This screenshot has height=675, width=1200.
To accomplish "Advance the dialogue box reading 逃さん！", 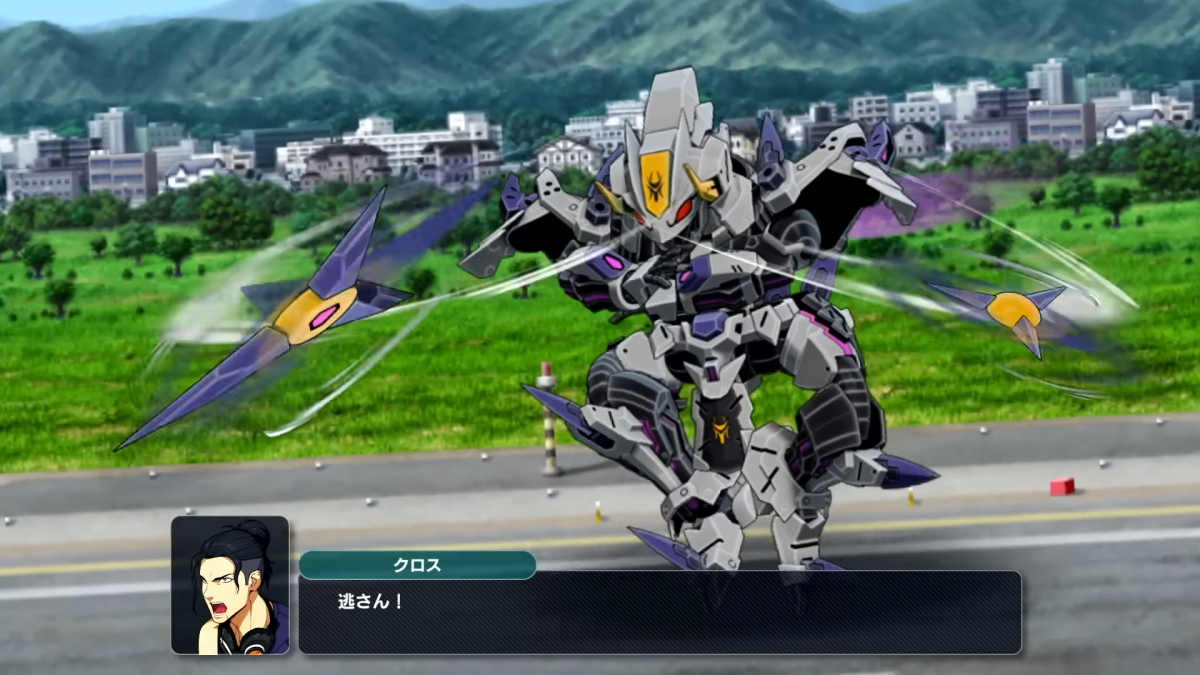I will click(x=660, y=613).
